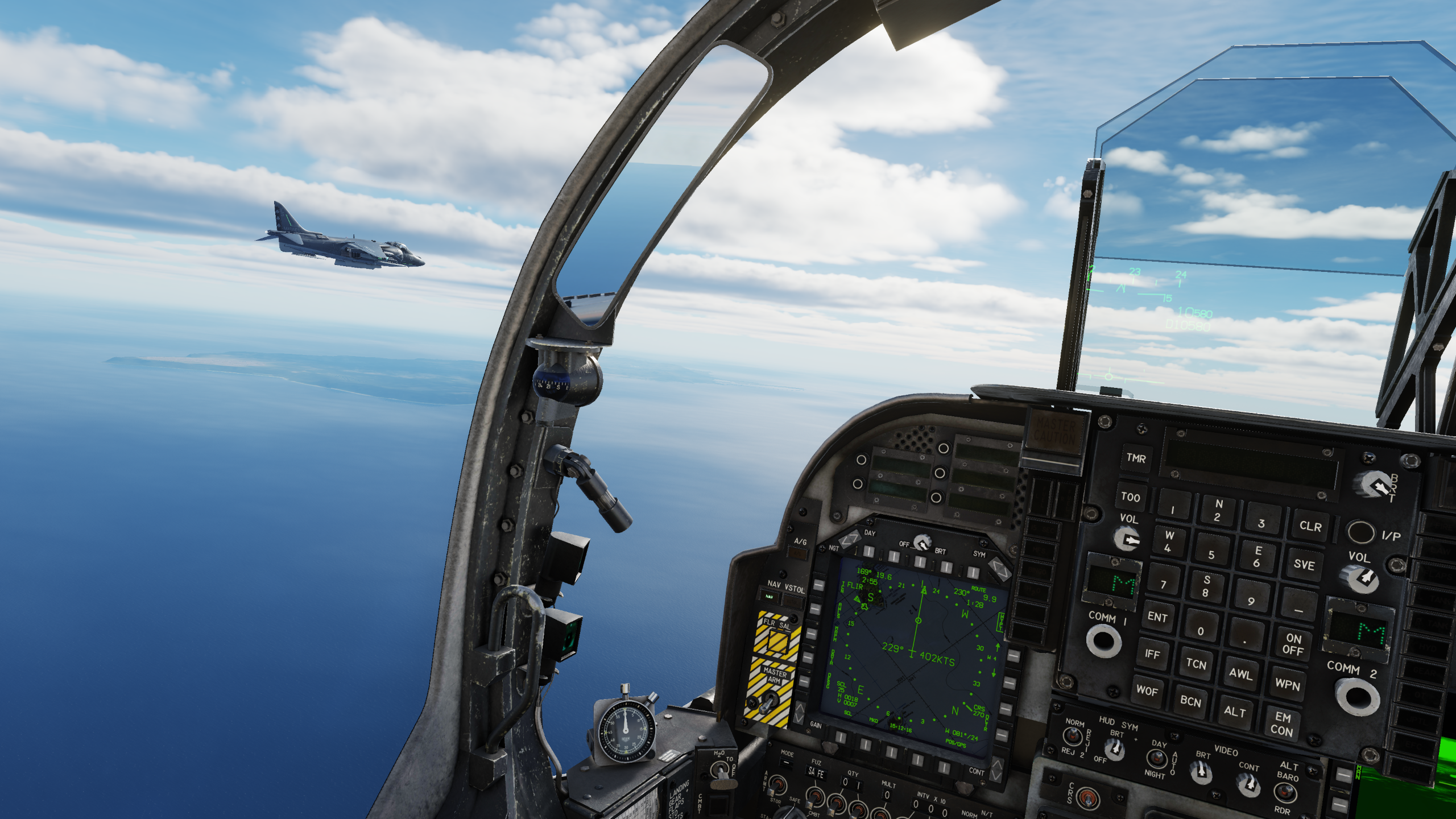Activate the AWL function key
1456x819 pixels.
1240,674
